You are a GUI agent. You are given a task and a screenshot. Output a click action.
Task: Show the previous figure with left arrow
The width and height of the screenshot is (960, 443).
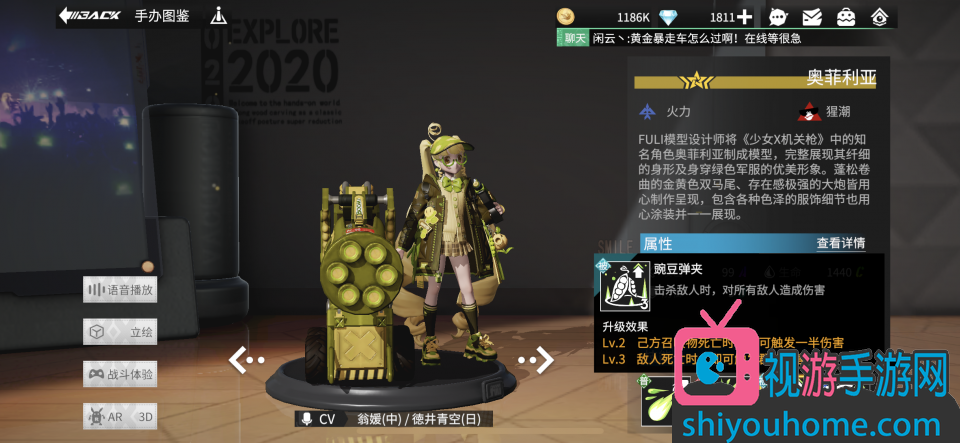[246, 359]
